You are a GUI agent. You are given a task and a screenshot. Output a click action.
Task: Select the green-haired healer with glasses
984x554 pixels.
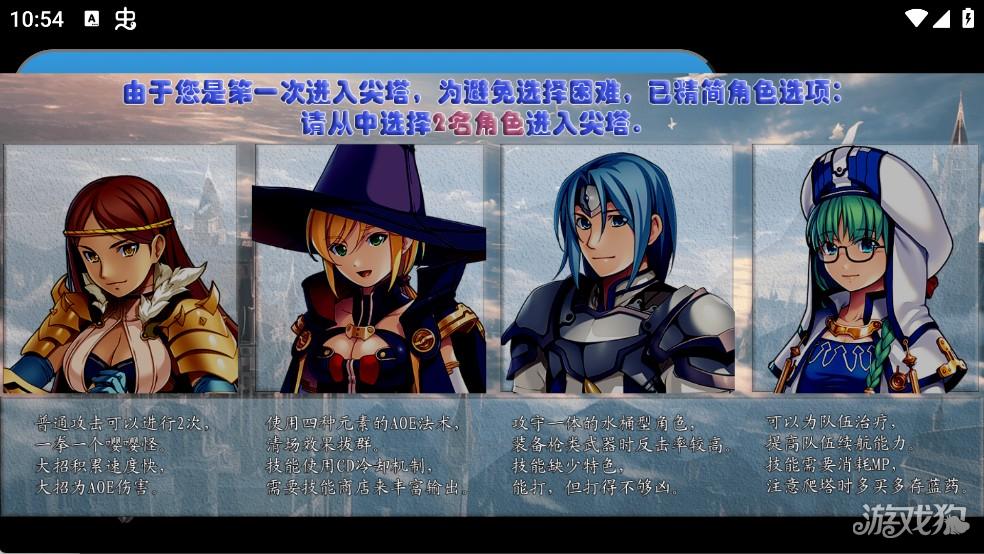[865, 268]
